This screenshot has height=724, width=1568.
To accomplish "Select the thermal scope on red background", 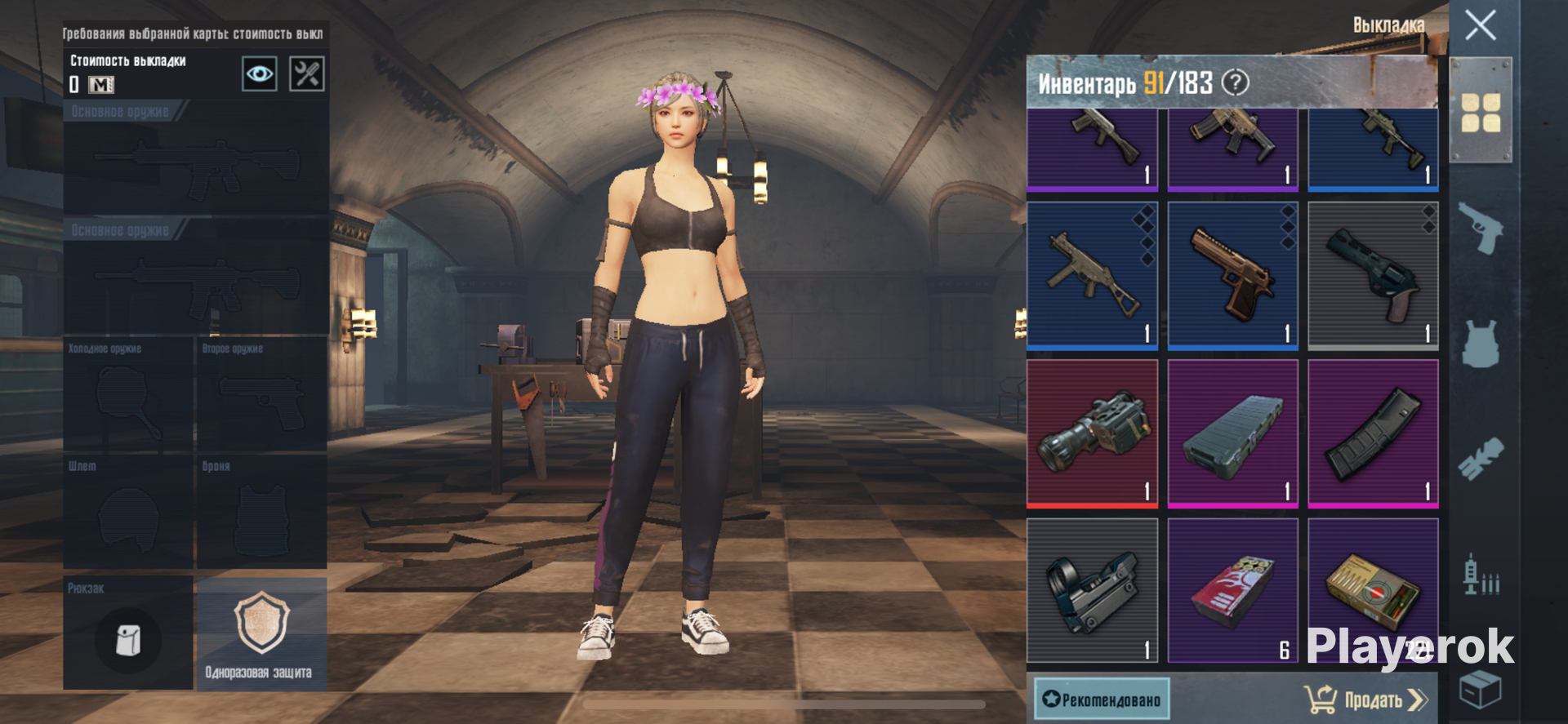I will coord(1092,433).
